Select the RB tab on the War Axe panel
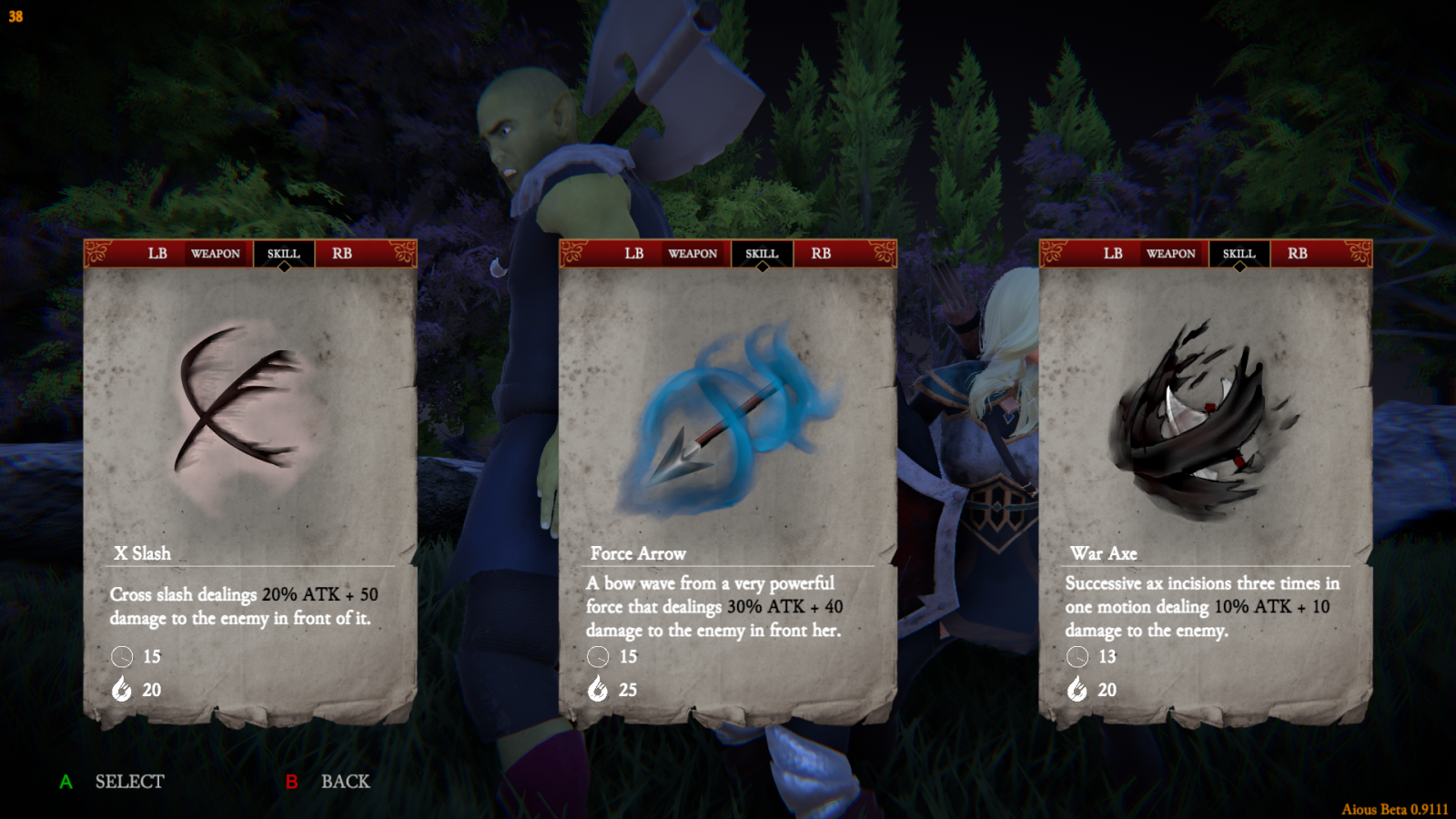The image size is (1456, 819). click(x=1298, y=254)
